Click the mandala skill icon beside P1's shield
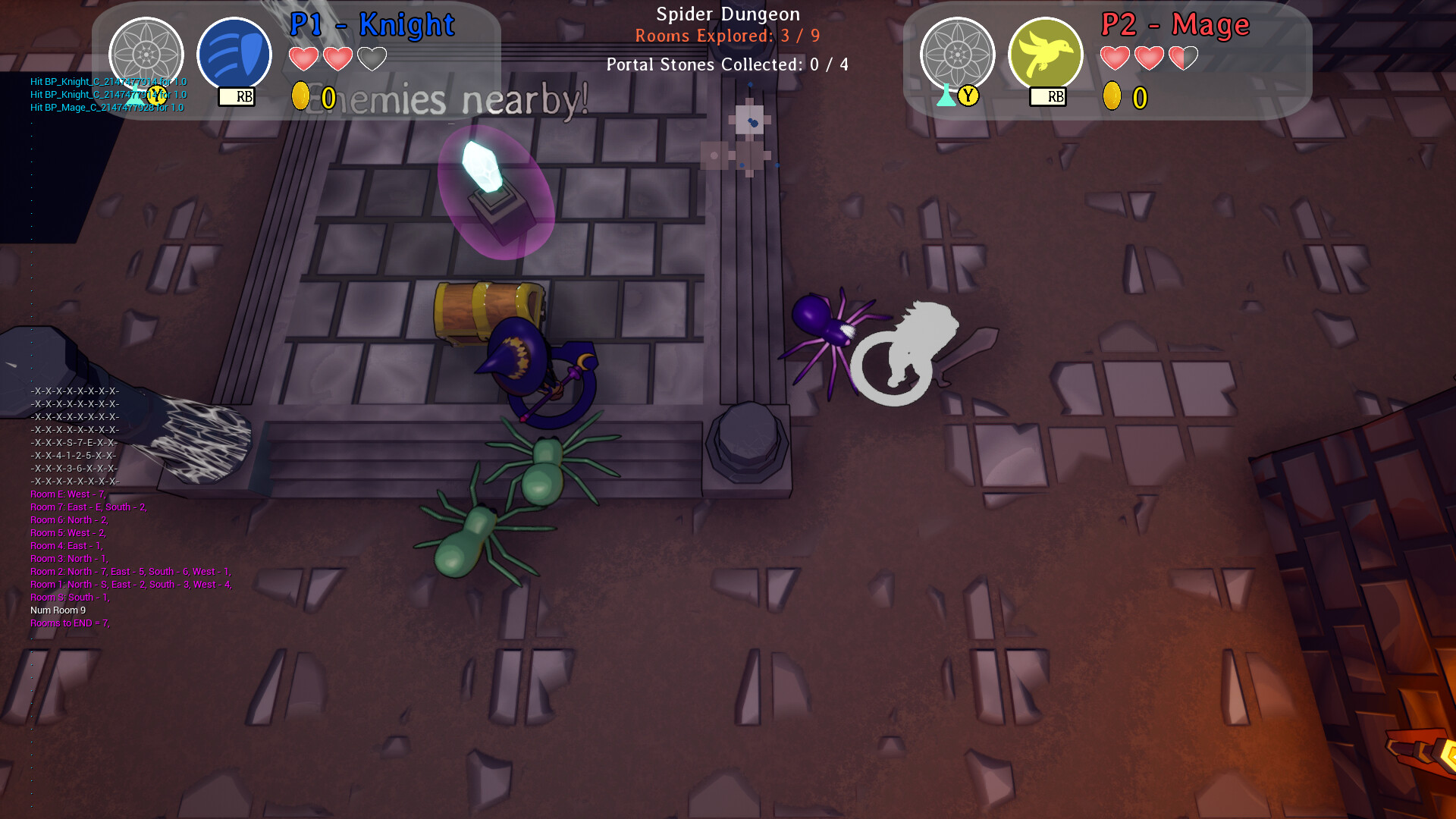Image resolution: width=1456 pixels, height=819 pixels. [x=146, y=55]
